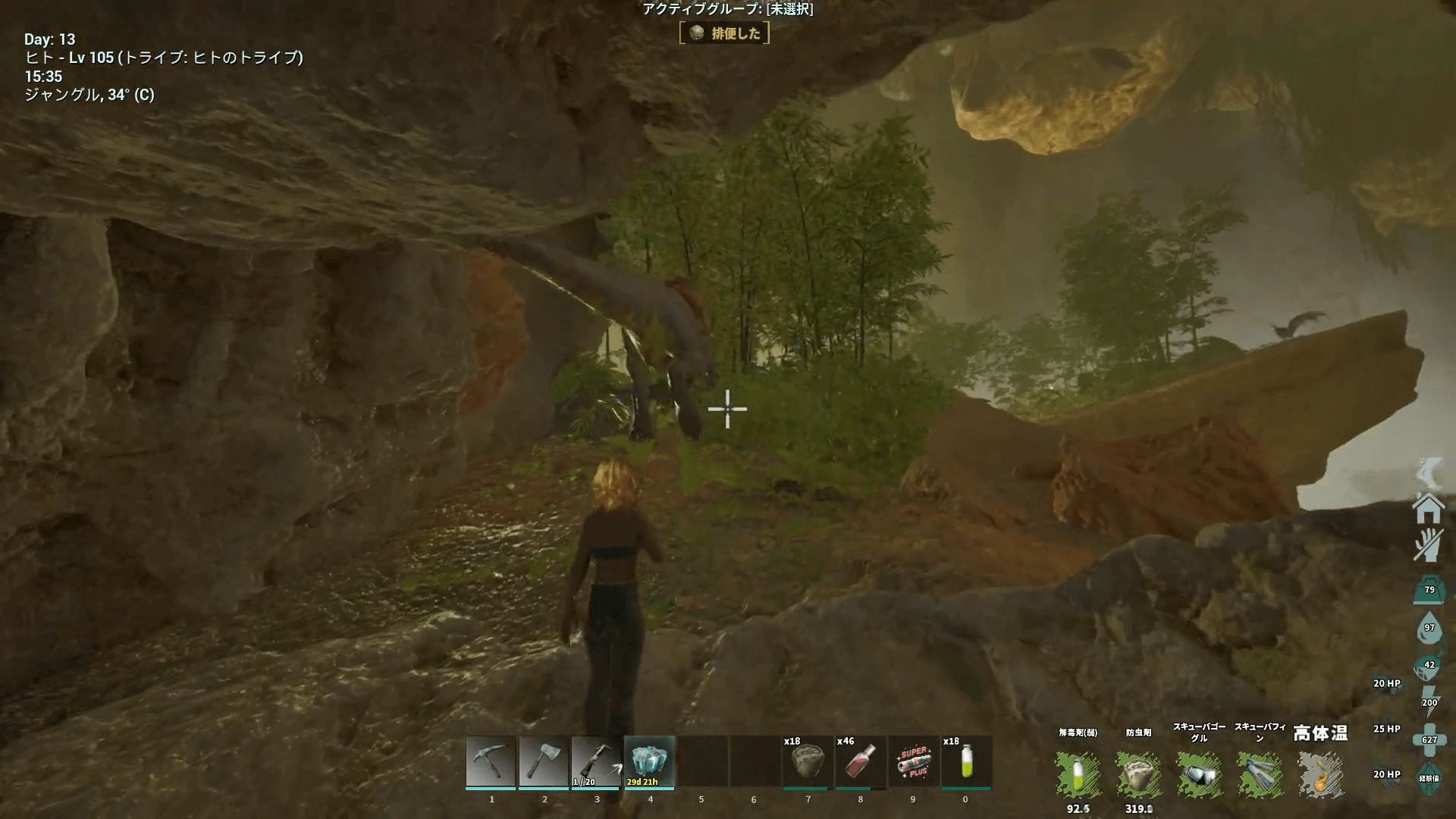The image size is (1456, 819).
Task: Click the health cross stat icon
Action: (1429, 739)
